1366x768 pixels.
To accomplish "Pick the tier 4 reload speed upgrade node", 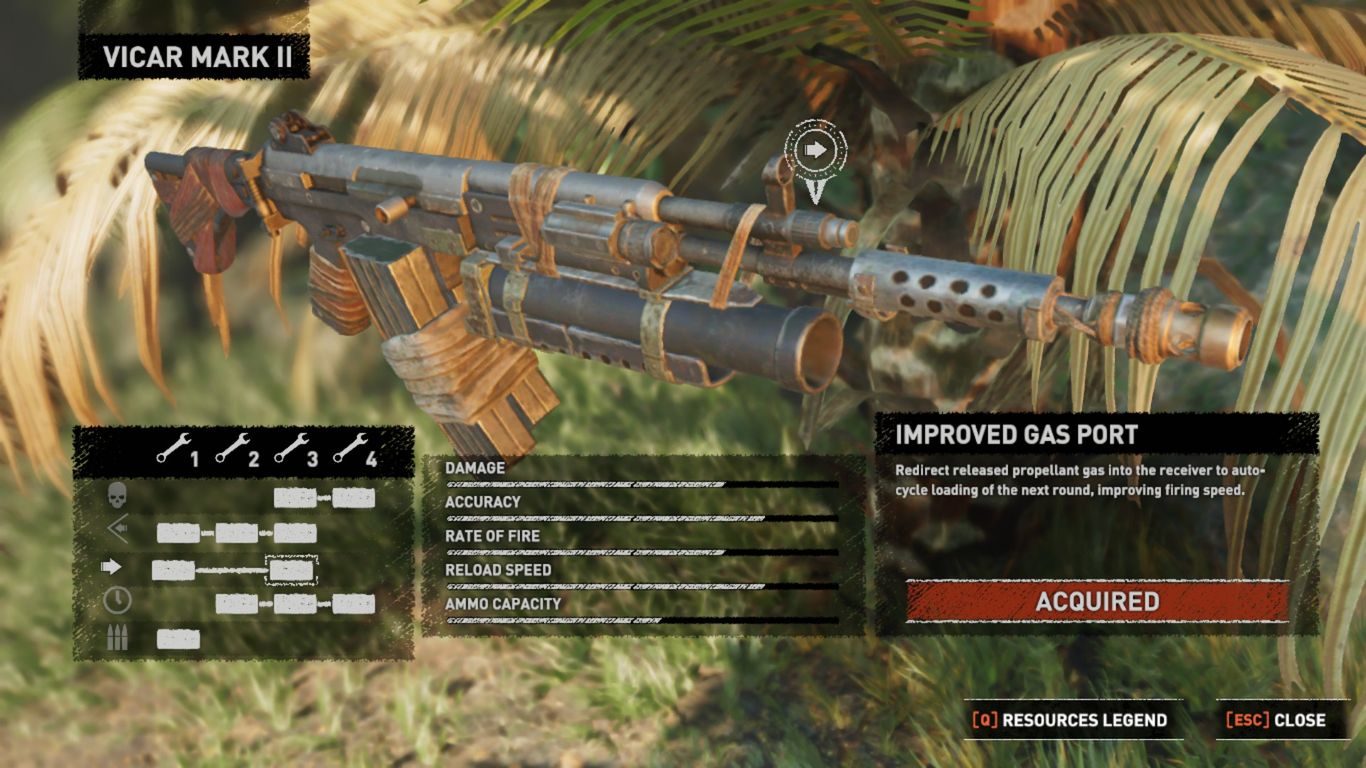I will pyautogui.click(x=354, y=604).
